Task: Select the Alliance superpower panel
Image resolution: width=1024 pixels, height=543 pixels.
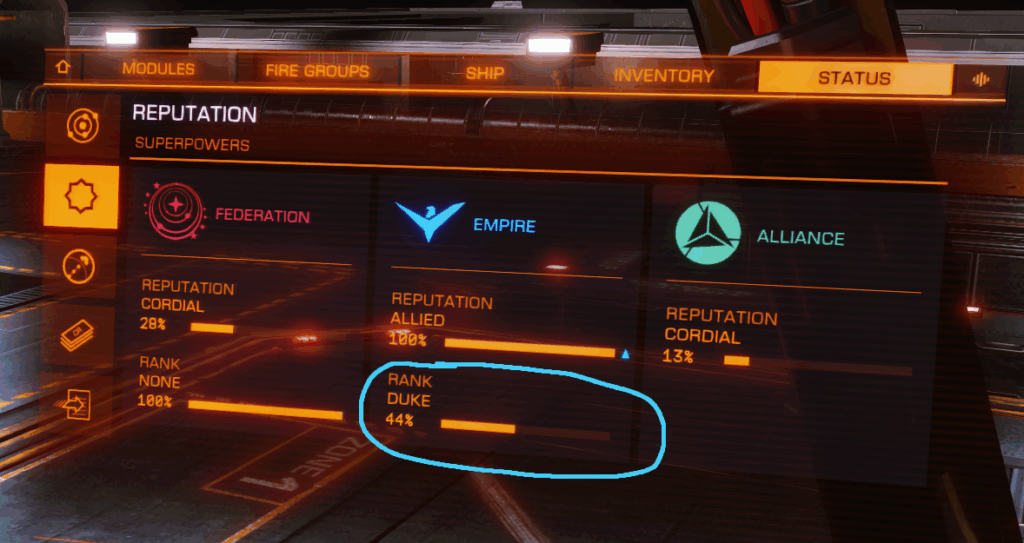Action: coord(792,300)
